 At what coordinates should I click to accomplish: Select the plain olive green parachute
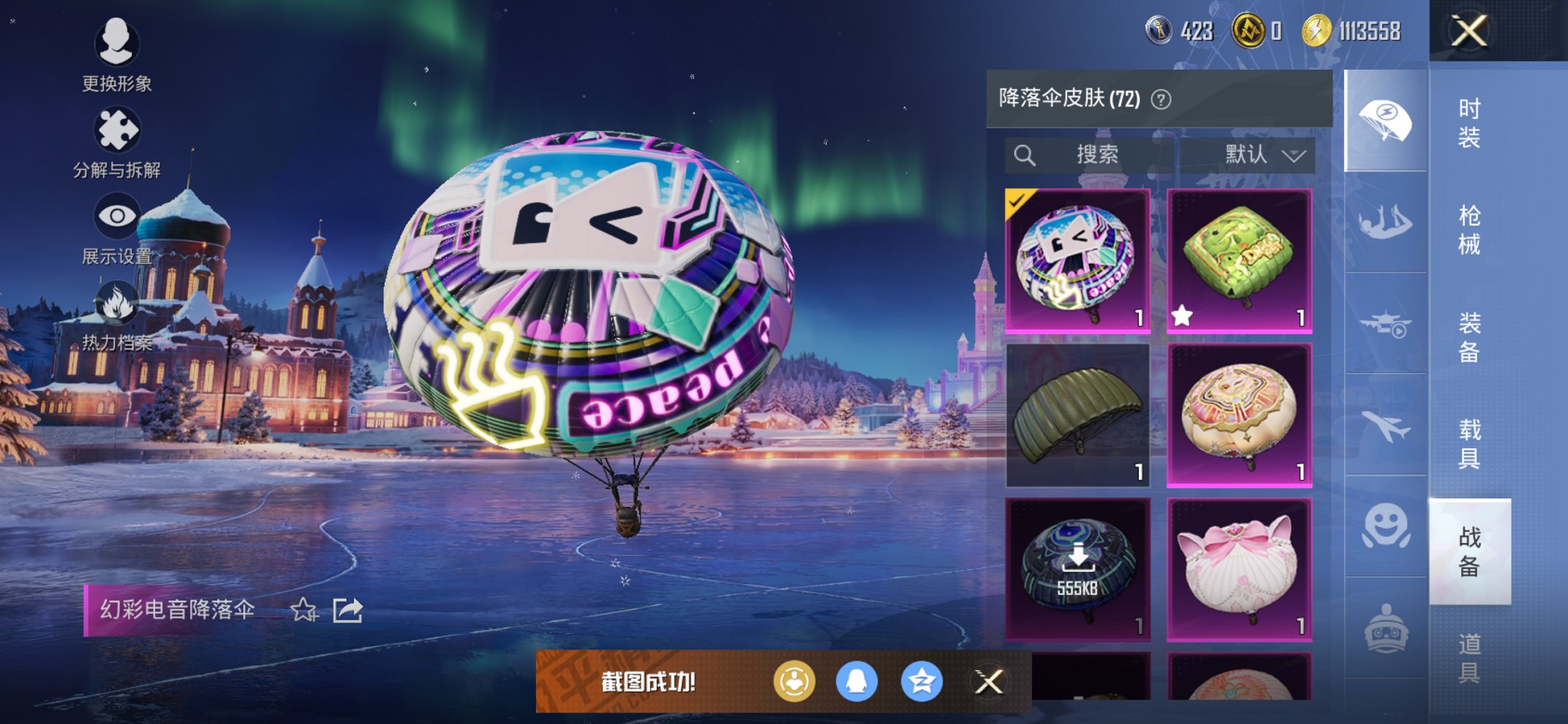tap(1078, 415)
